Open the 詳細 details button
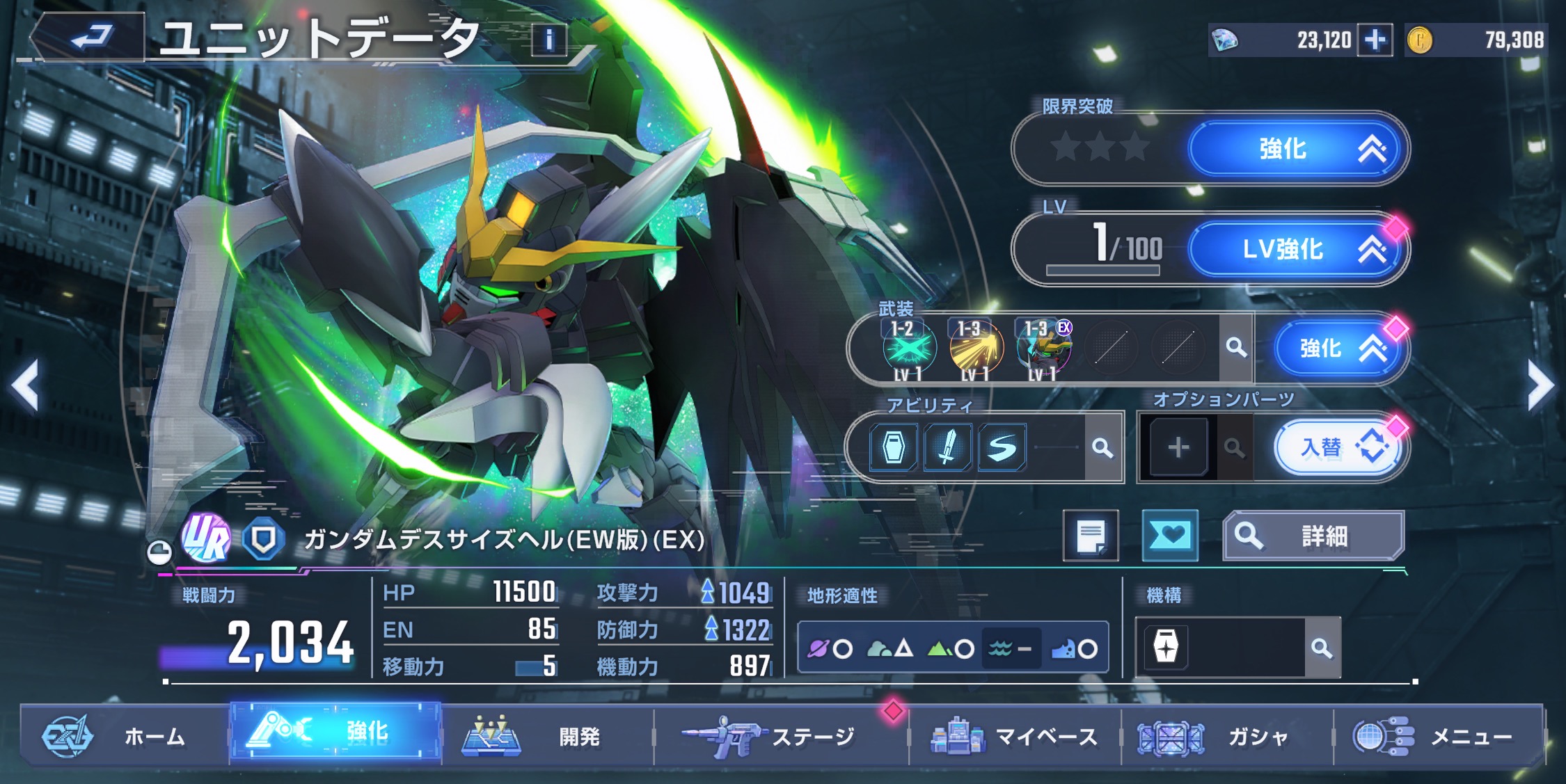Image resolution: width=1566 pixels, height=784 pixels. coord(1313,536)
